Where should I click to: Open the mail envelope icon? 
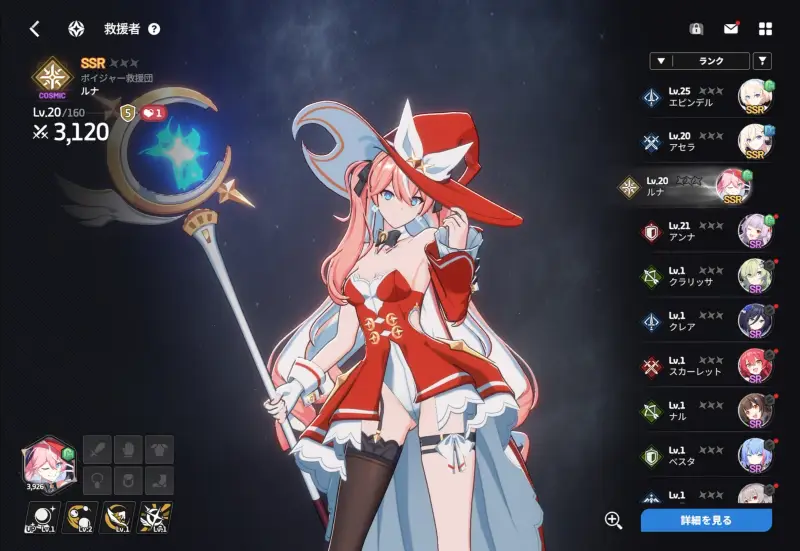(731, 29)
